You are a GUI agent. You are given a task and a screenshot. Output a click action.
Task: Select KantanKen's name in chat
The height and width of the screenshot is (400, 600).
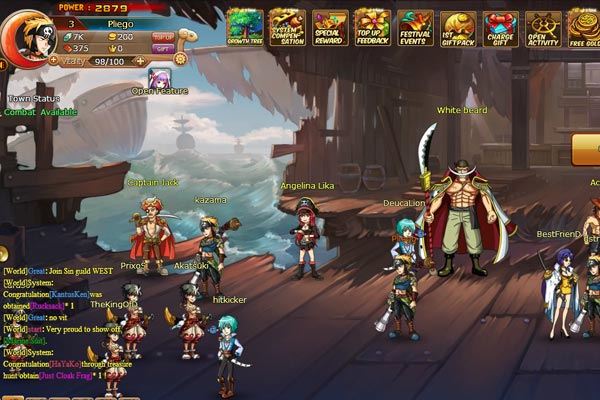(x=69, y=296)
